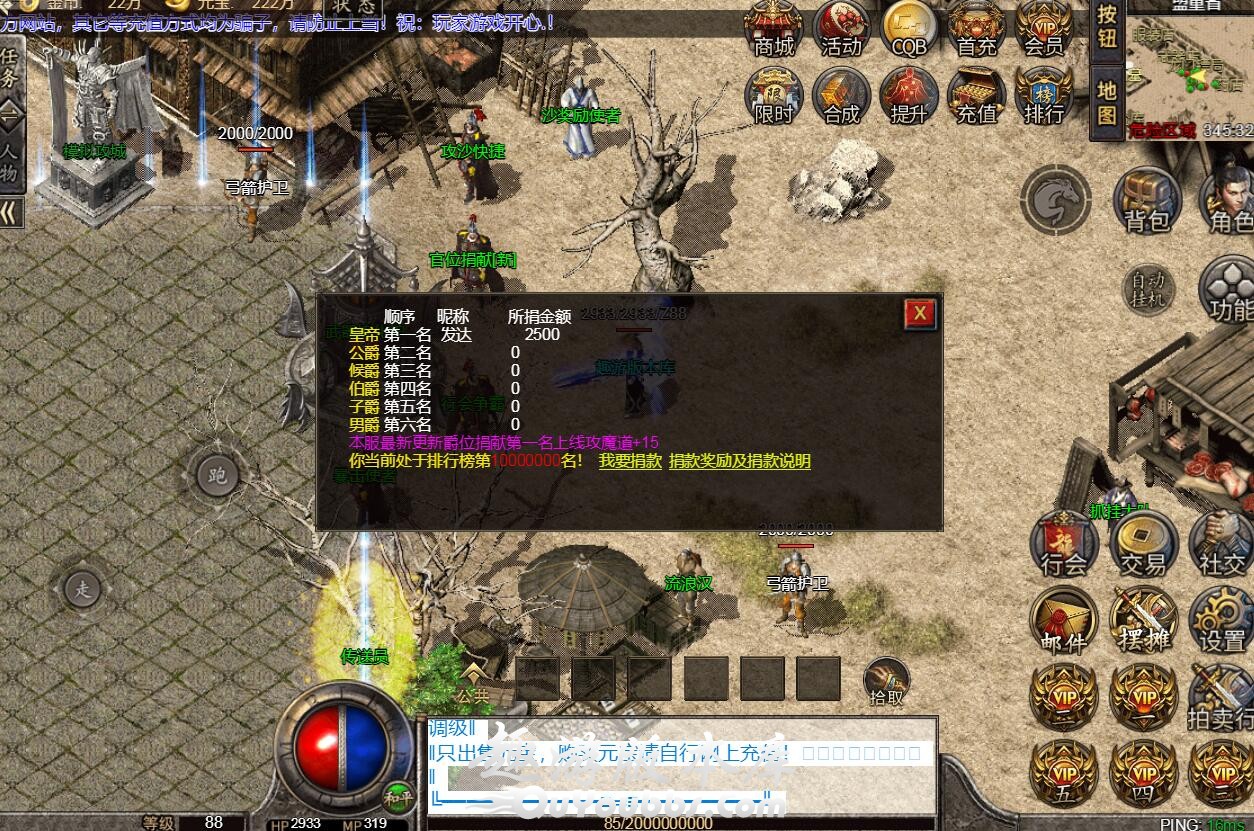Show the 排行 rankings icon

(x=1044, y=97)
